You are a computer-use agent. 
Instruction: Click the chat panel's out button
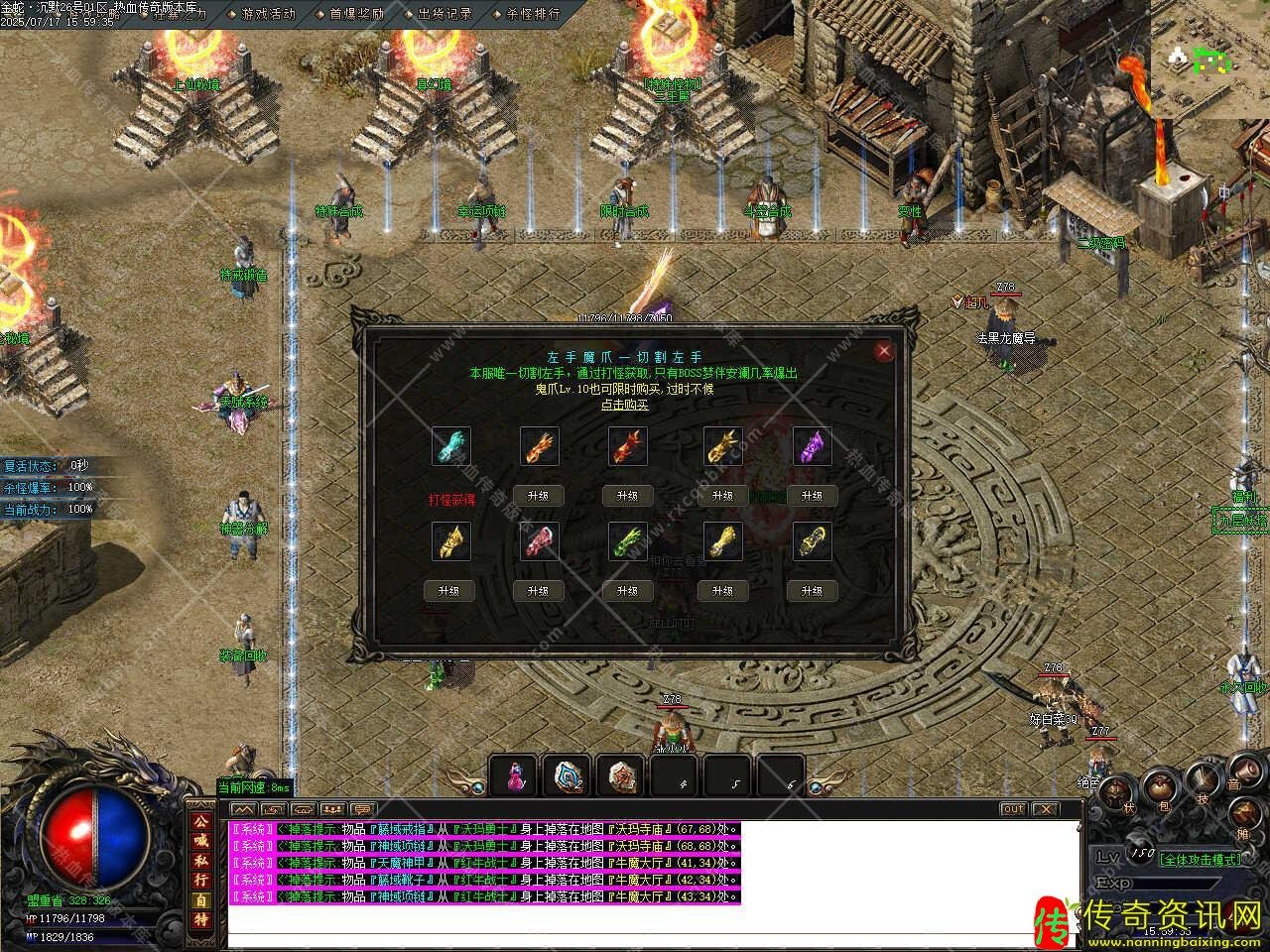pyautogui.click(x=1012, y=809)
